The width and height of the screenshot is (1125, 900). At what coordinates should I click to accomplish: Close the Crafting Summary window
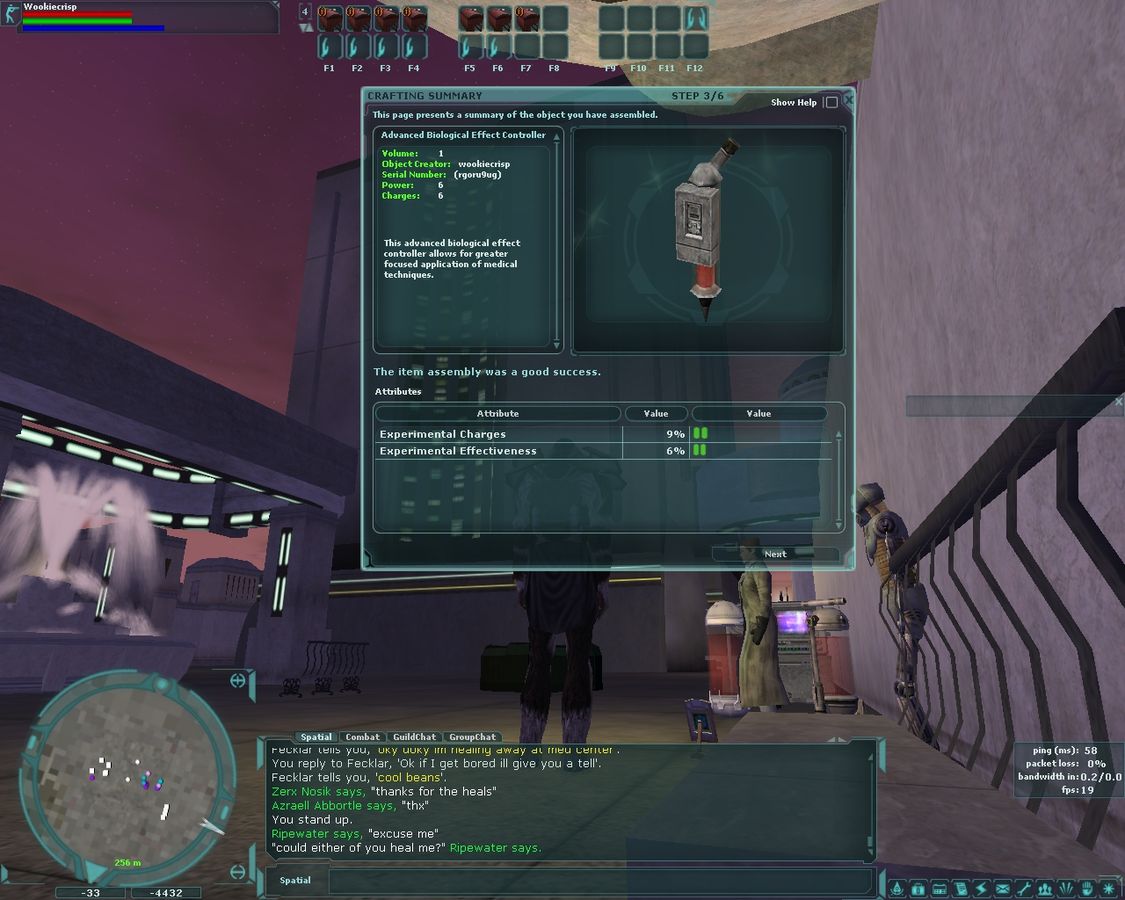(x=848, y=100)
